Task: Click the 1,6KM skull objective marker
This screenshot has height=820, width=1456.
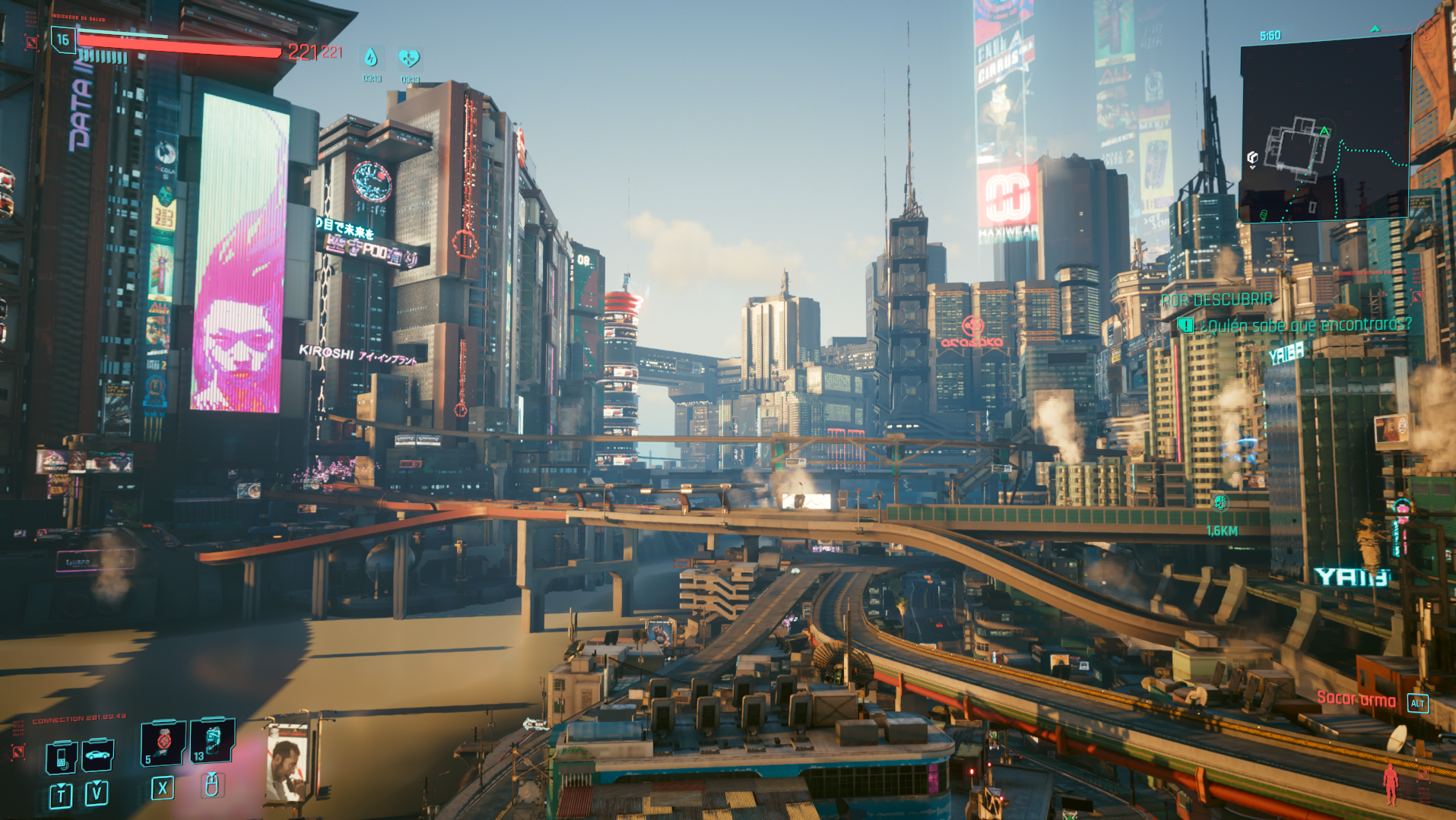Action: [1220, 502]
